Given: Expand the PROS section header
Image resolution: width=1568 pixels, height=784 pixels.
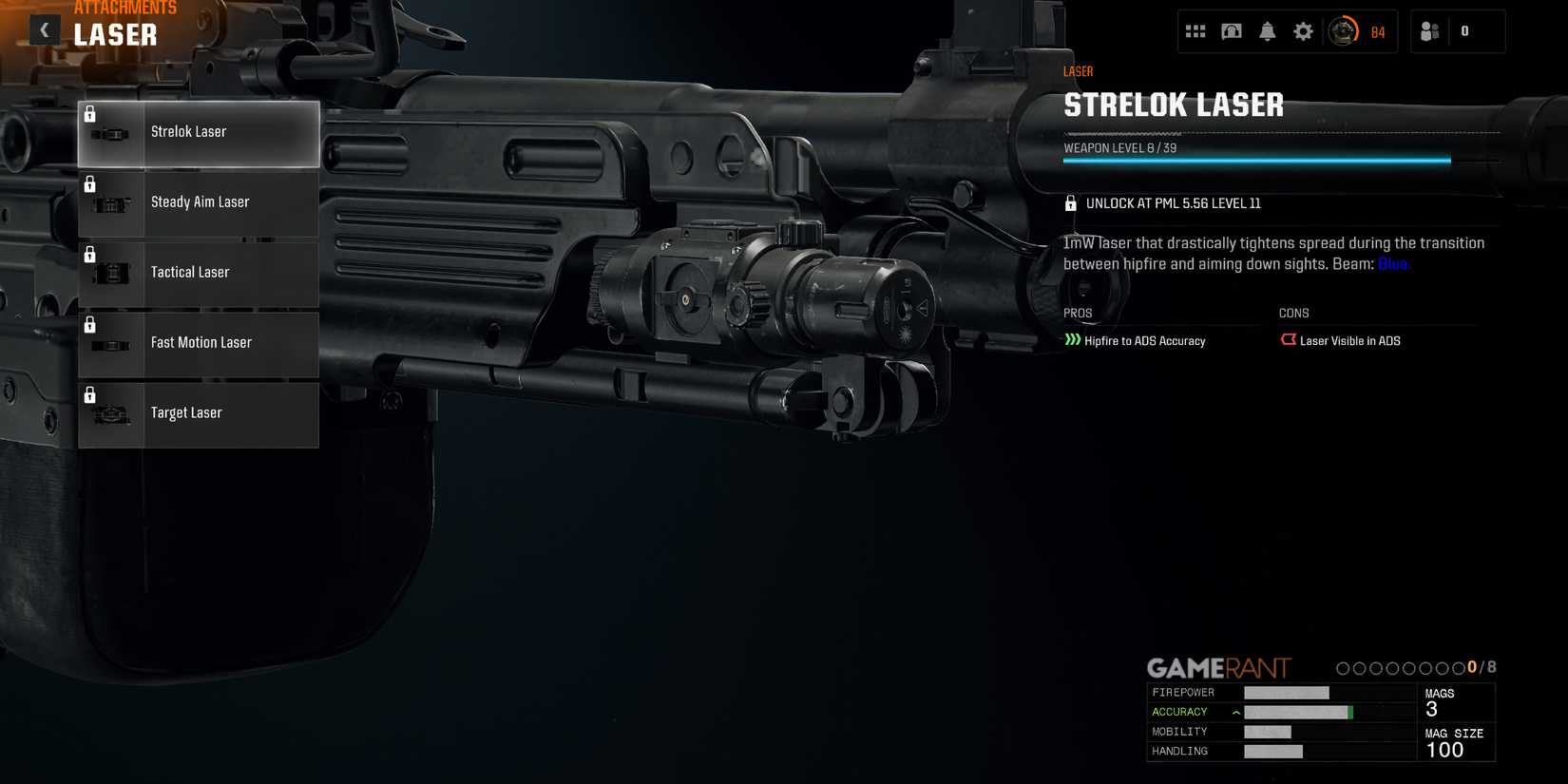Looking at the screenshot, I should pos(1078,313).
